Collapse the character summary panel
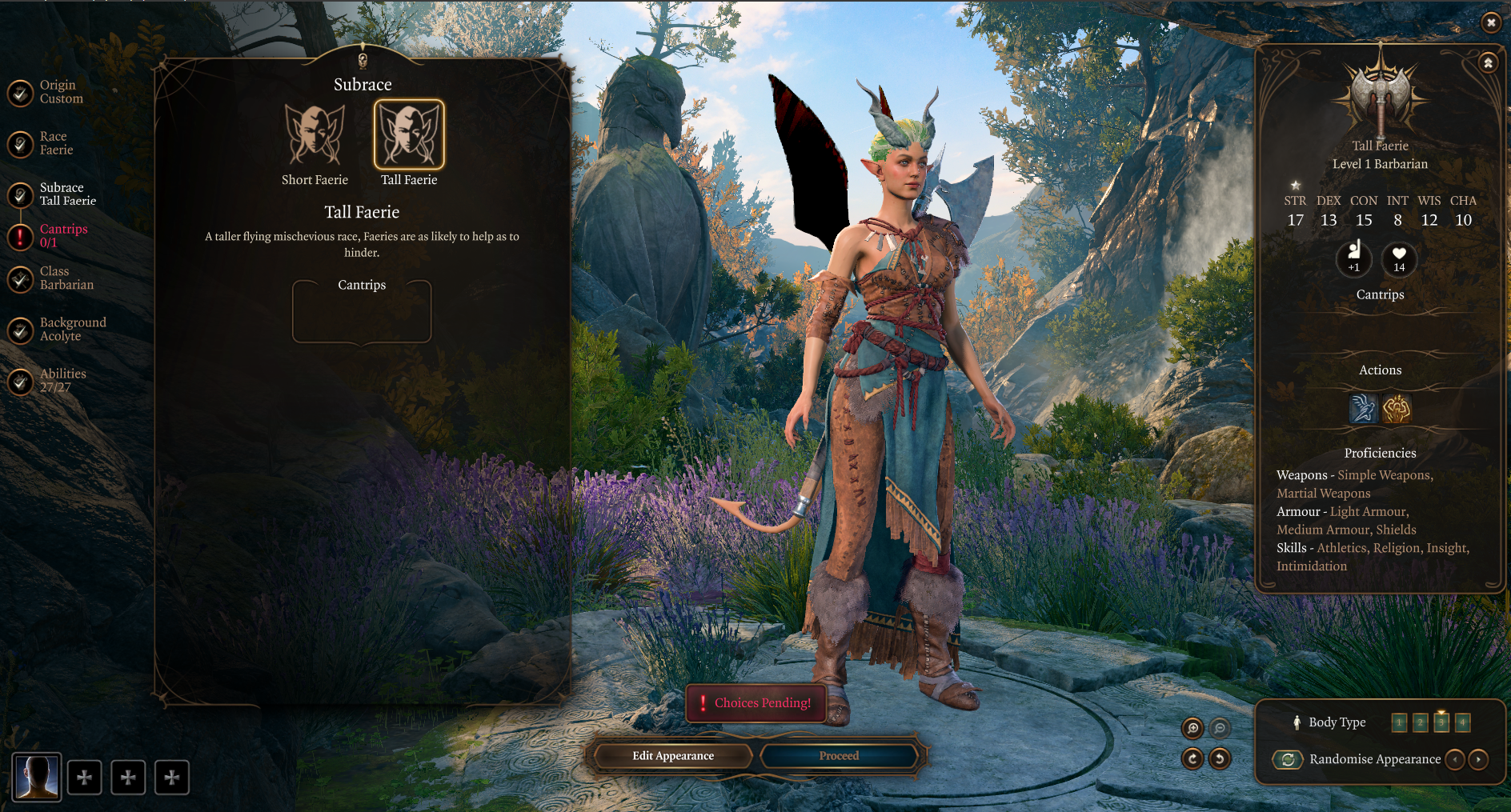Viewport: 1511px width, 812px height. [x=1488, y=62]
